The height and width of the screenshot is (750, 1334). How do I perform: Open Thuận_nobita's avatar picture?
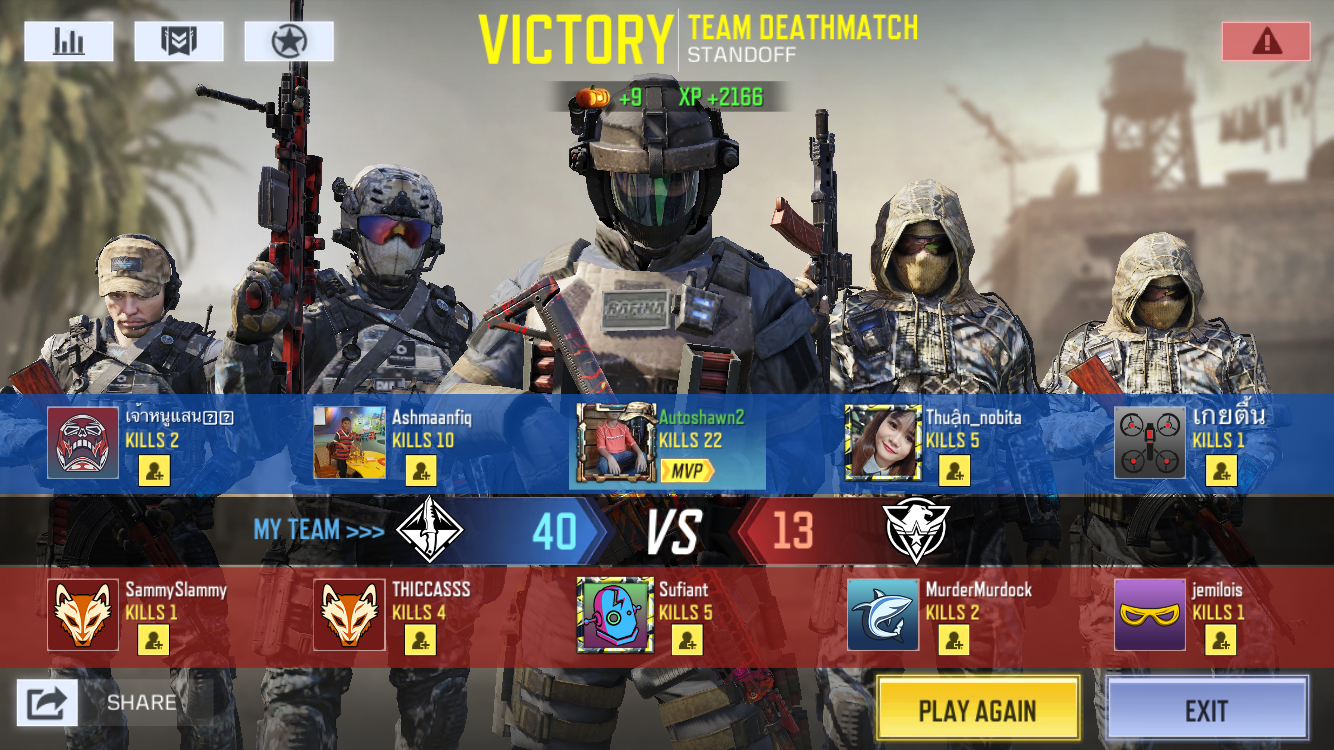click(x=883, y=443)
